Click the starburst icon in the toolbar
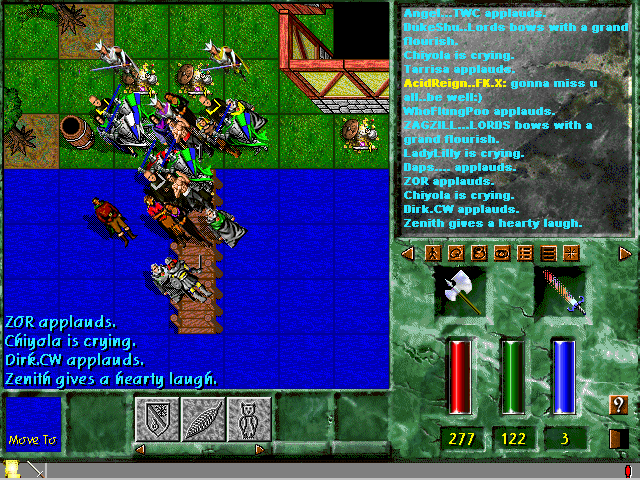Image resolution: width=640 pixels, height=480 pixels. [570, 254]
